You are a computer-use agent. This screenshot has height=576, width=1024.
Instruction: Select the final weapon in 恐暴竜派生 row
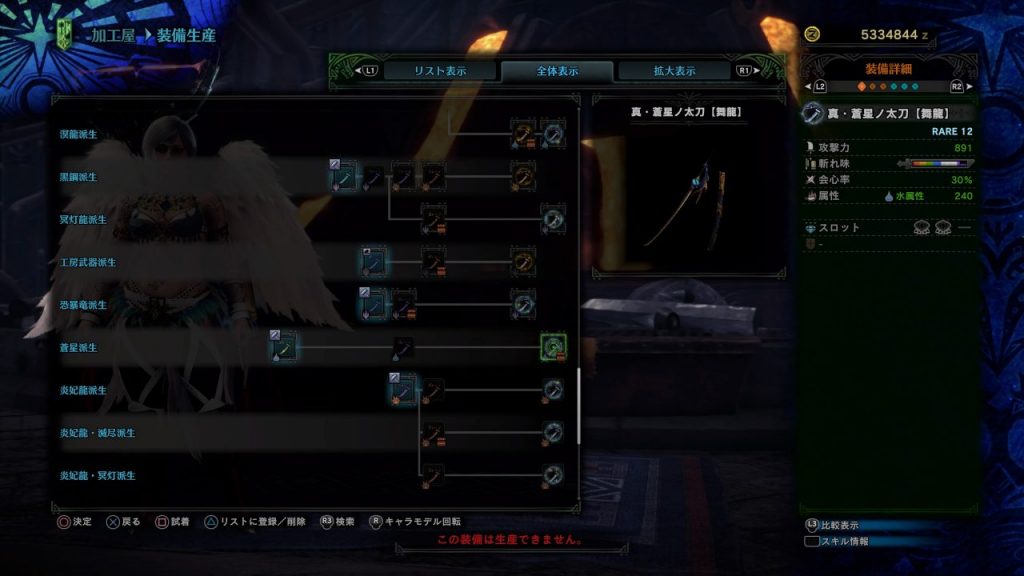pyautogui.click(x=524, y=303)
